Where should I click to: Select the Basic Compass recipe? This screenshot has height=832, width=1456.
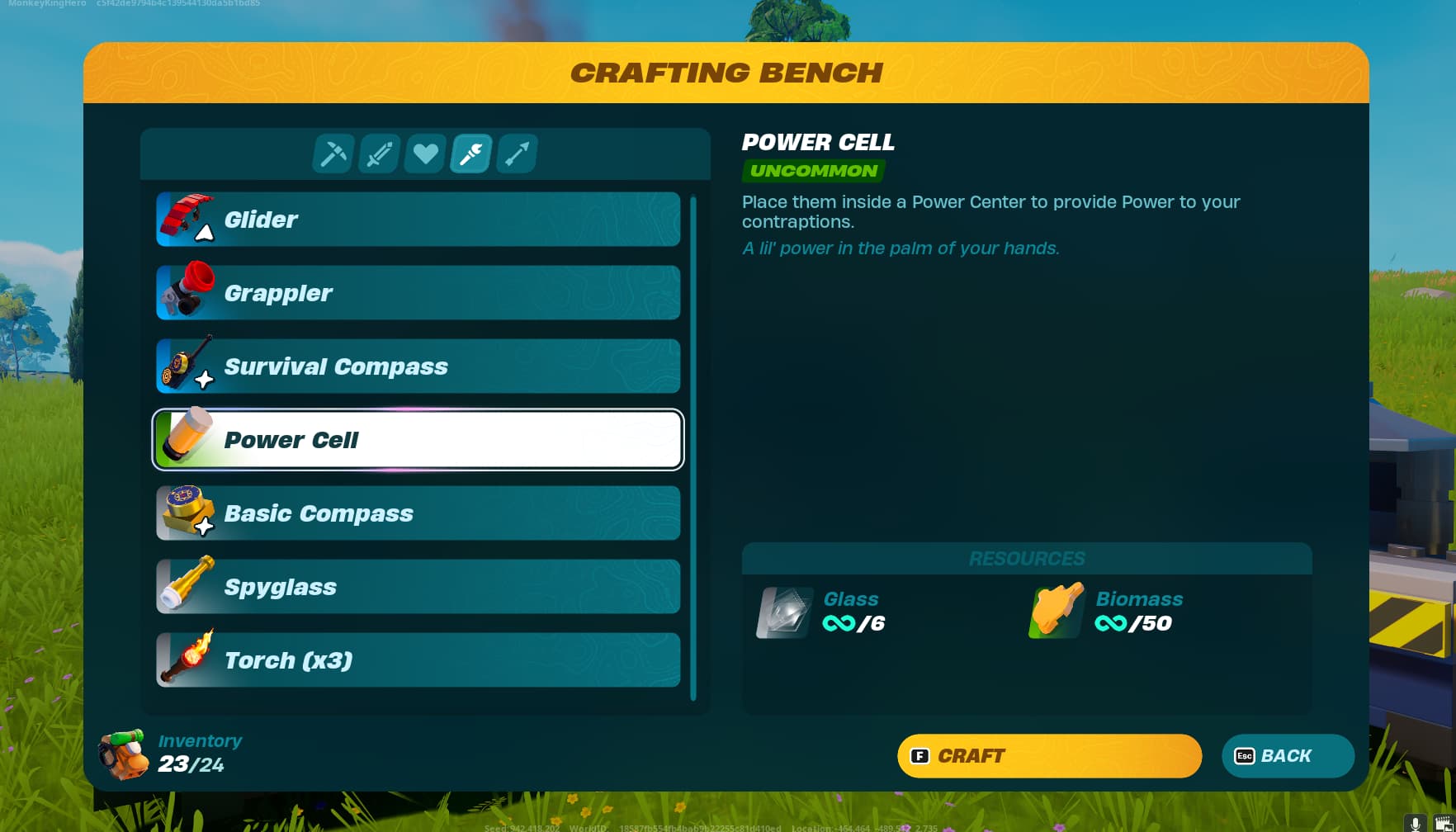coord(417,513)
